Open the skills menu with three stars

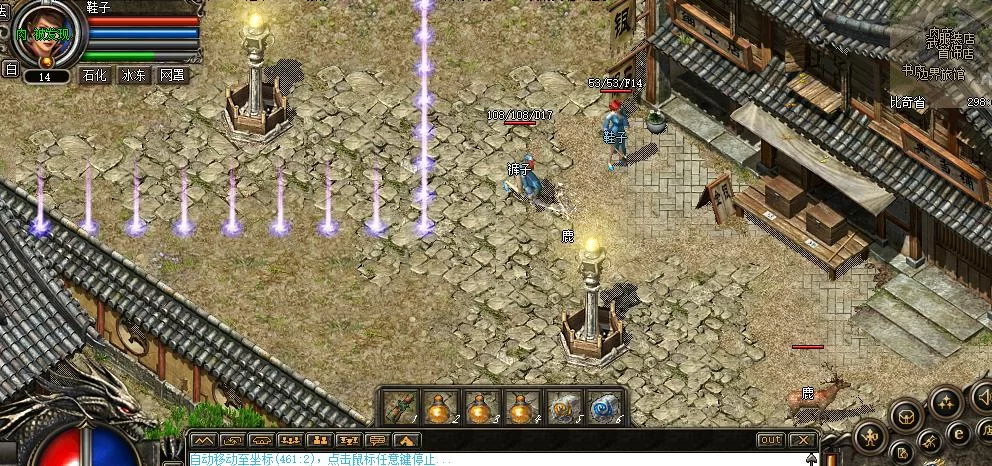[945, 401]
